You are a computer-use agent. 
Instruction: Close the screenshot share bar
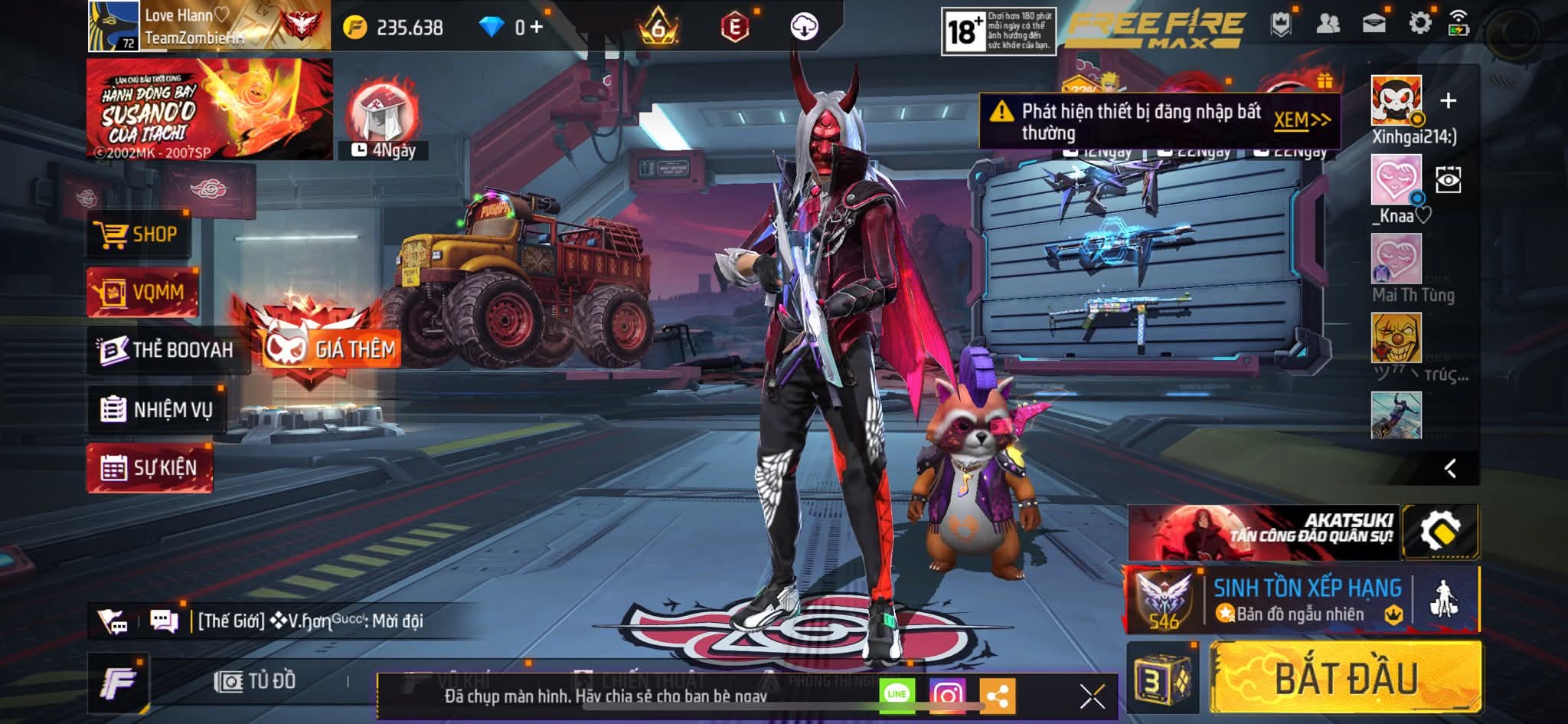[x=1092, y=696]
